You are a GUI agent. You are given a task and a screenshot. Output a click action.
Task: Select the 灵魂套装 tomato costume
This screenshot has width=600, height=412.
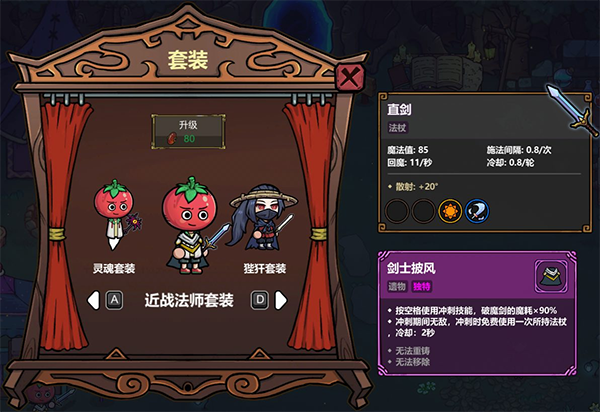113,217
